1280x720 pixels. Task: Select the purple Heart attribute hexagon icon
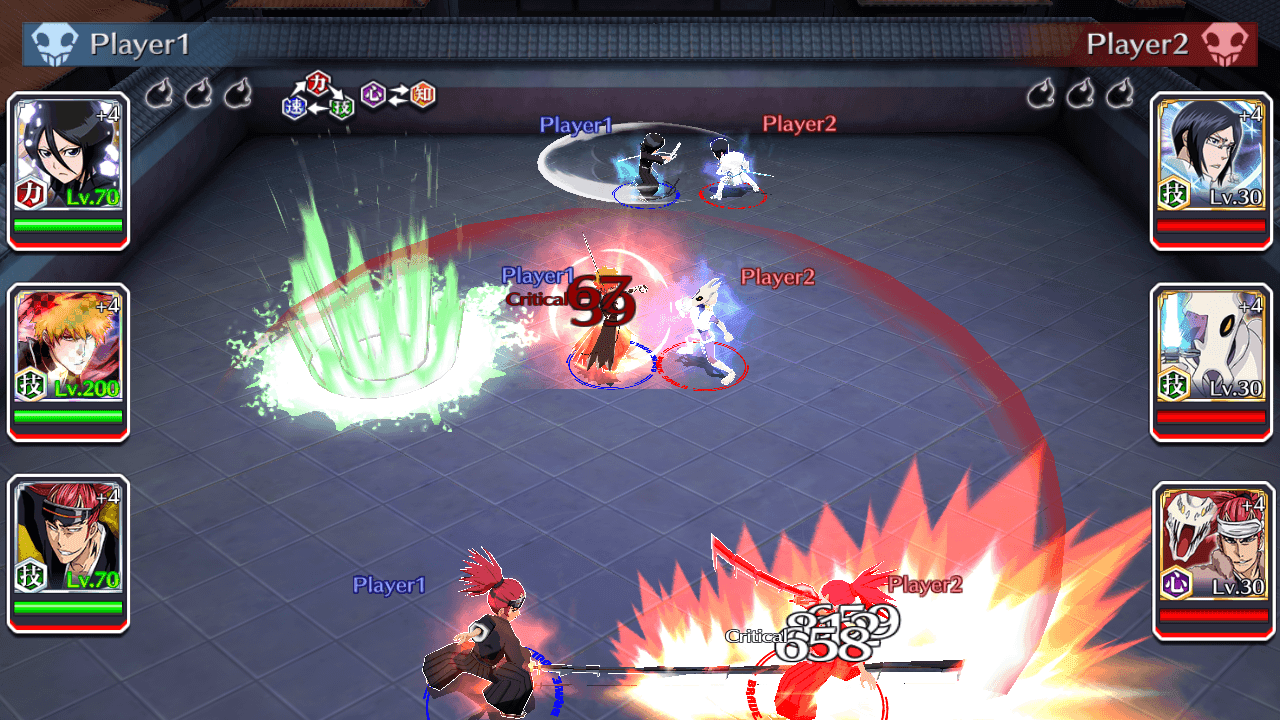[x=373, y=95]
